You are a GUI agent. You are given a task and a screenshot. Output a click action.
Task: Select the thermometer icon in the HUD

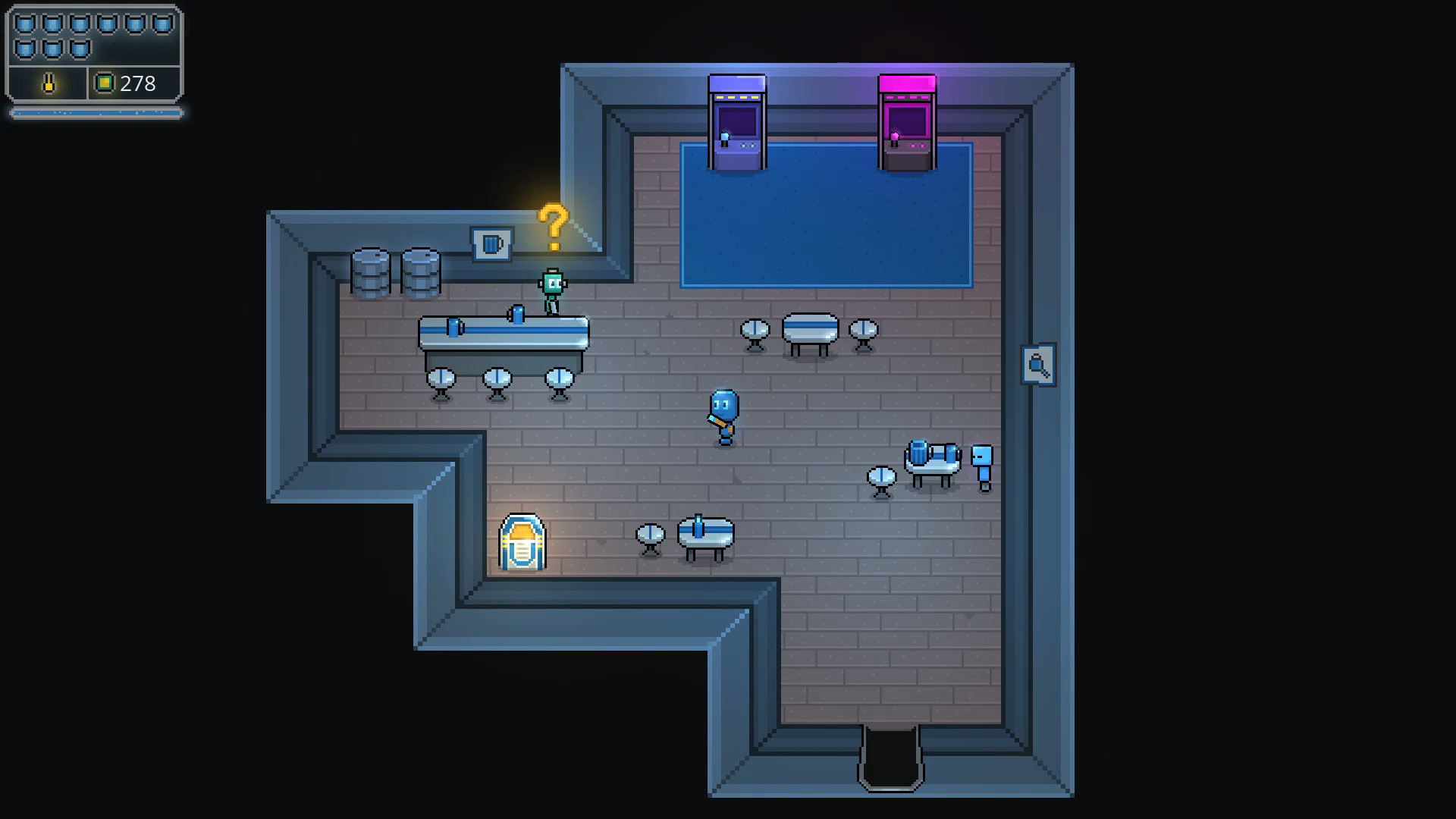[x=47, y=84]
